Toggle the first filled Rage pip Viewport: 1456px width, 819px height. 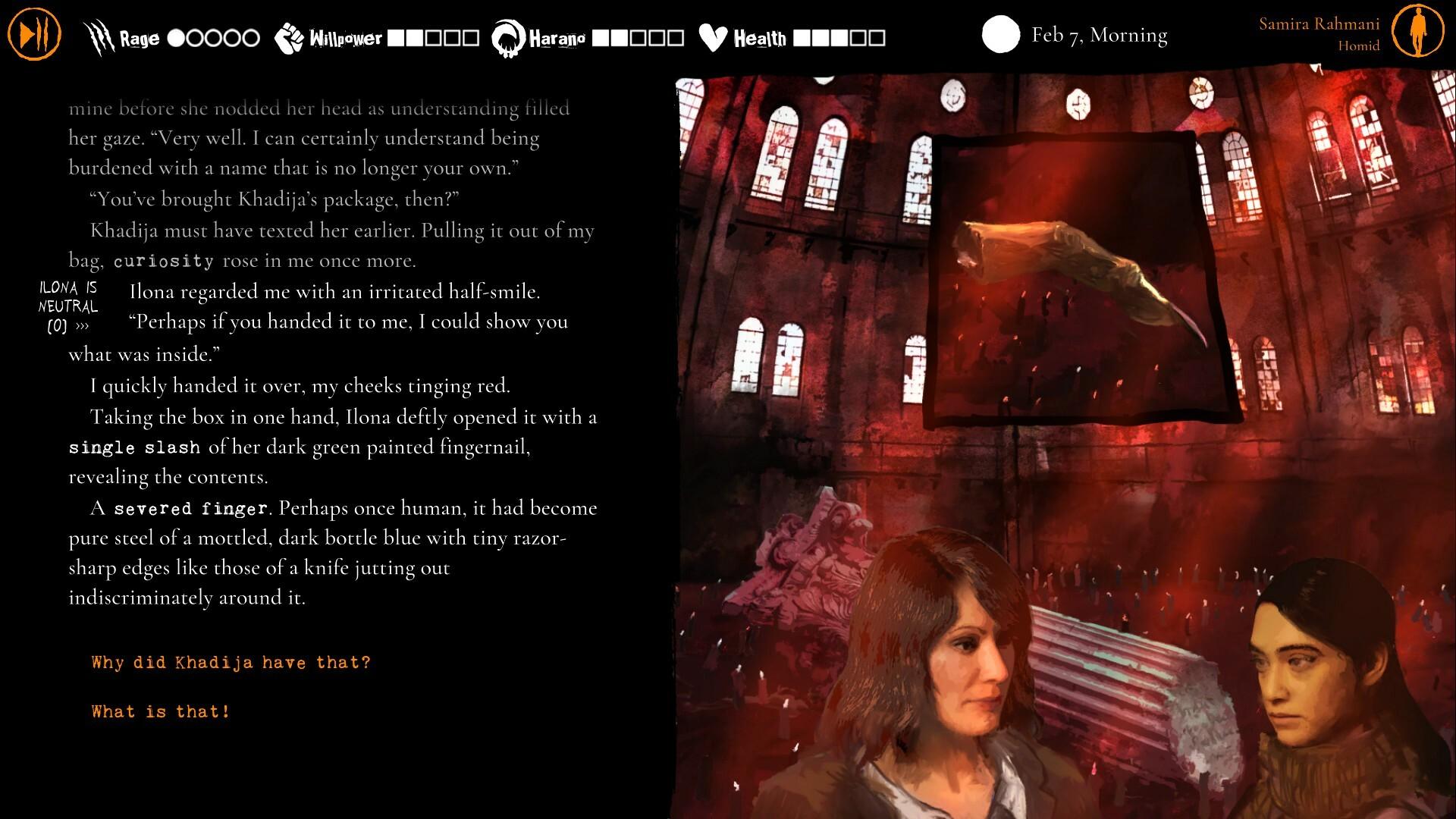coord(174,37)
